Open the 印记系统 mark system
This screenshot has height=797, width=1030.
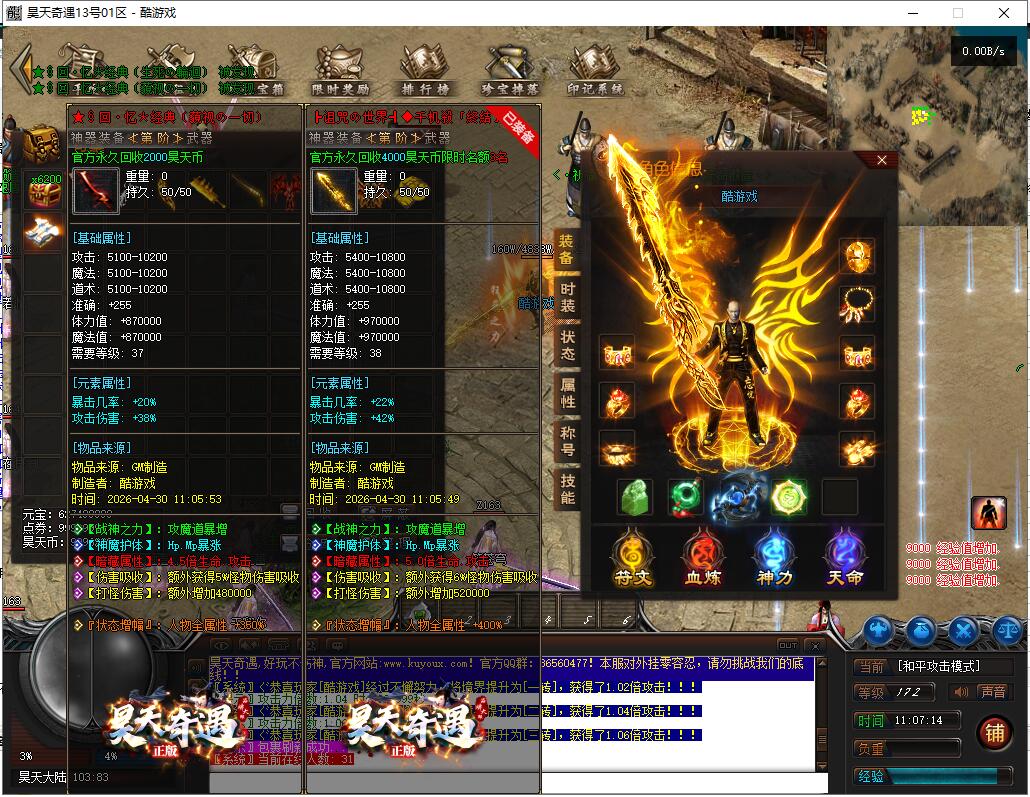[595, 71]
